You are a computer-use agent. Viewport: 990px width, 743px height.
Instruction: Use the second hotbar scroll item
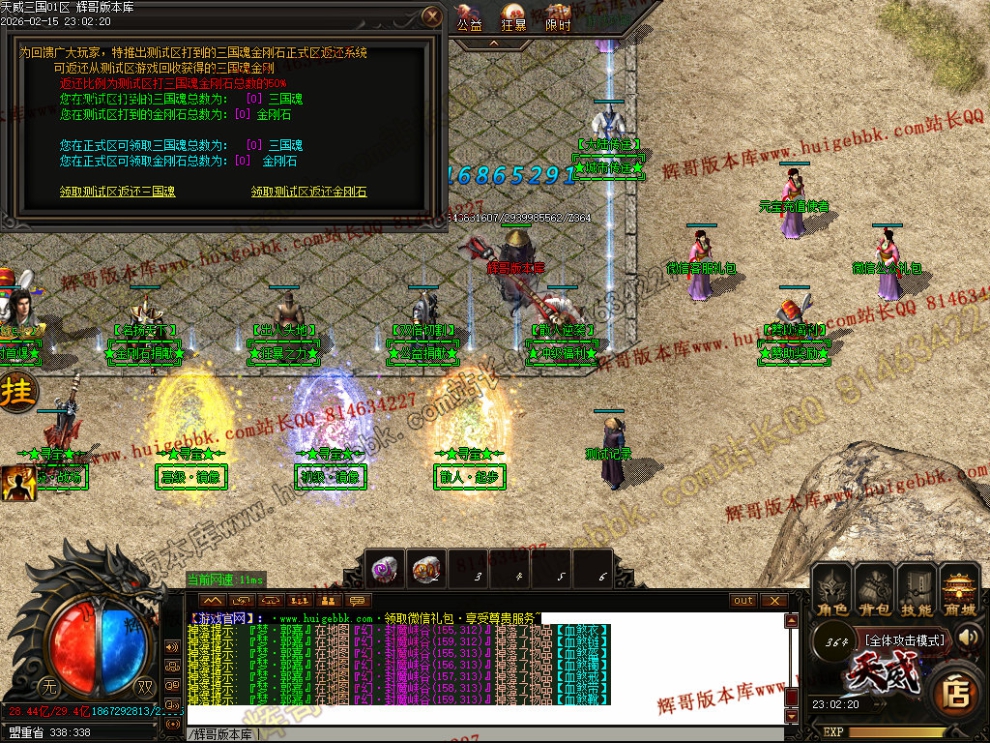tap(429, 569)
